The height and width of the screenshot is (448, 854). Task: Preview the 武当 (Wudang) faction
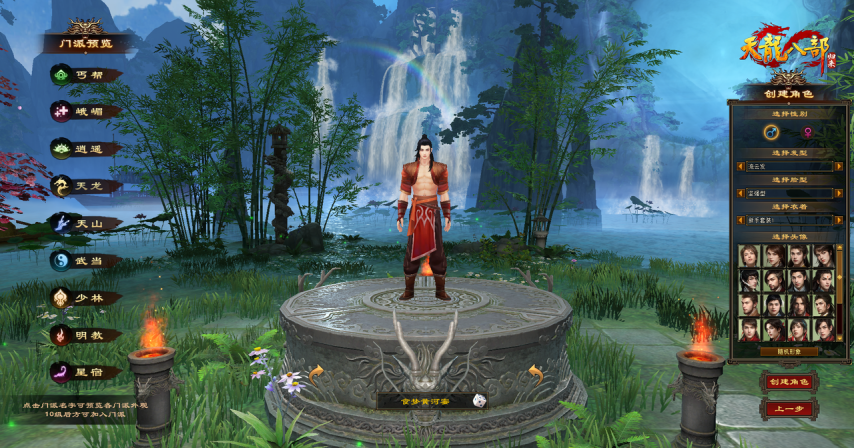click(86, 259)
